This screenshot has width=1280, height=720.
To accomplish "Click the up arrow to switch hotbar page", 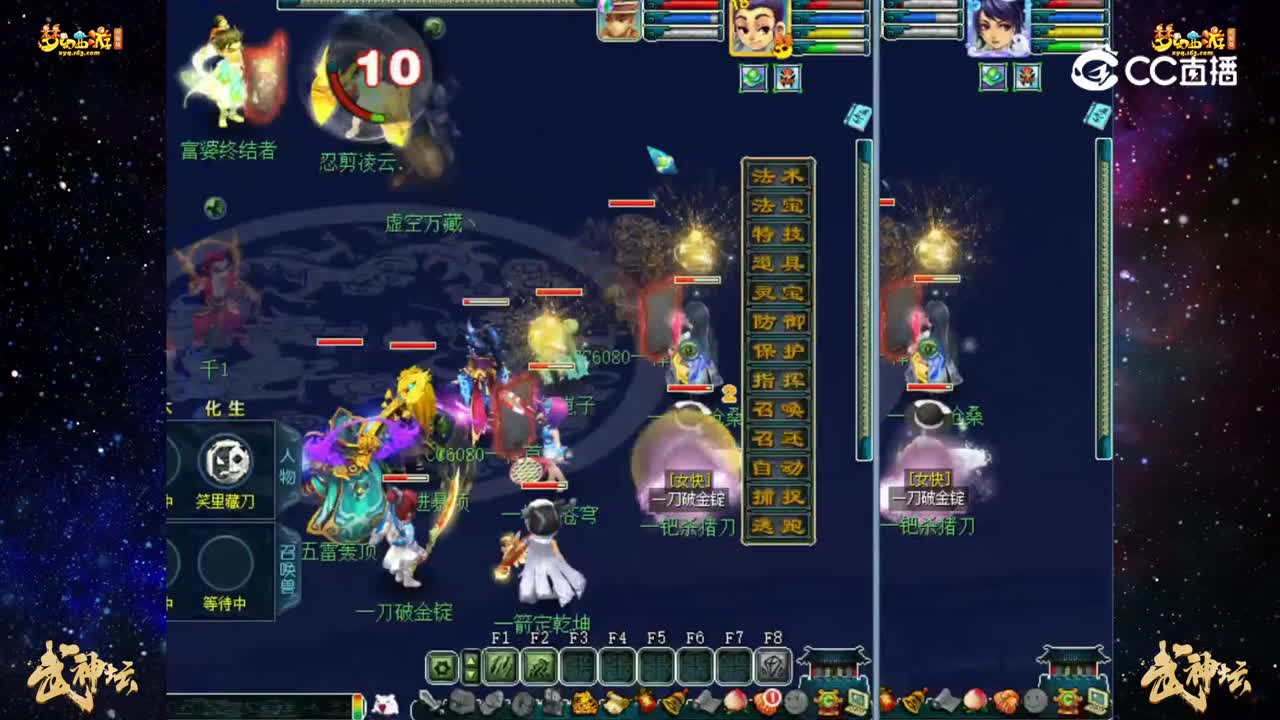I will [470, 658].
